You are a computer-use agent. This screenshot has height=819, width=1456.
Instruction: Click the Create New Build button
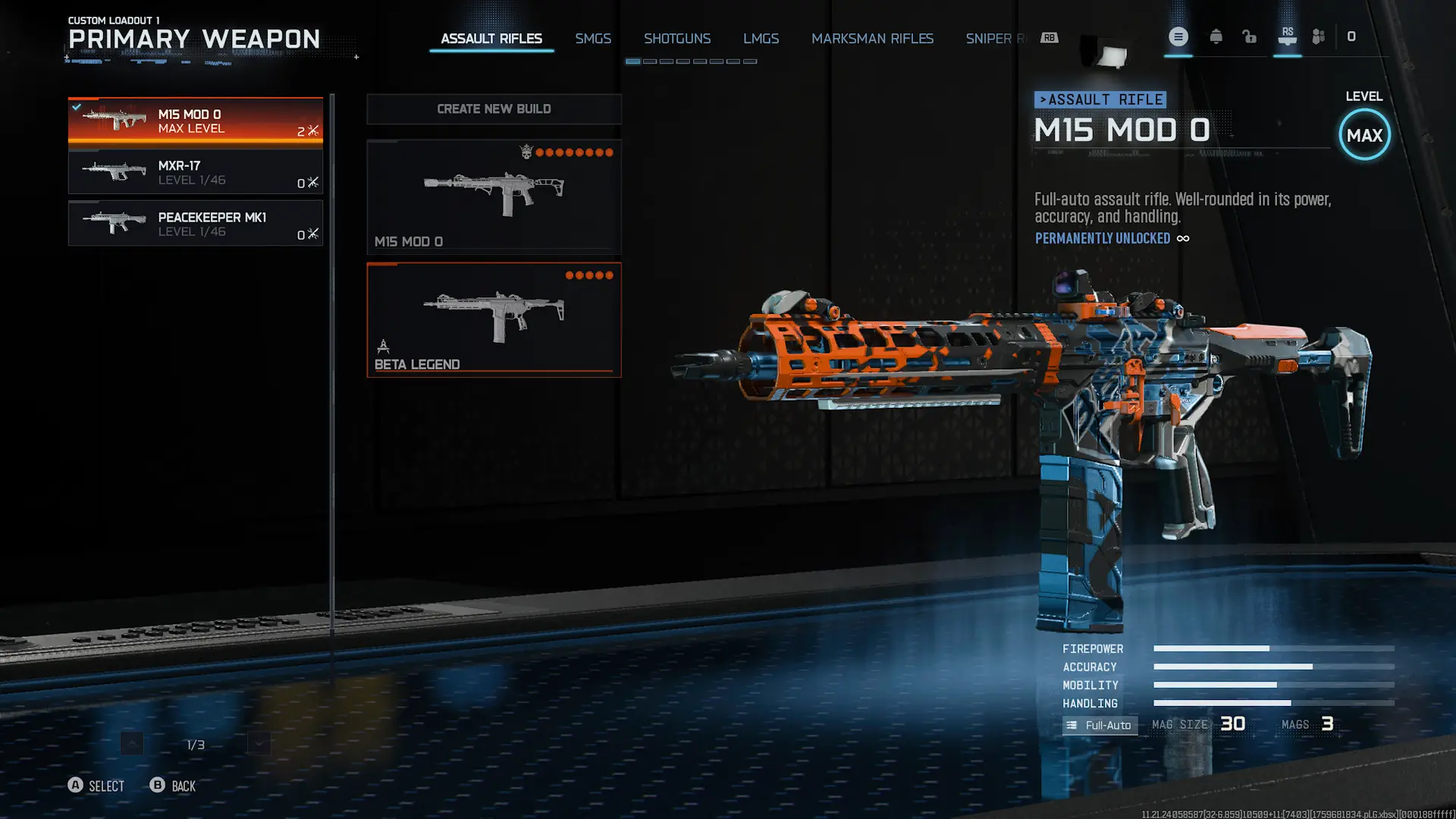[x=494, y=109]
